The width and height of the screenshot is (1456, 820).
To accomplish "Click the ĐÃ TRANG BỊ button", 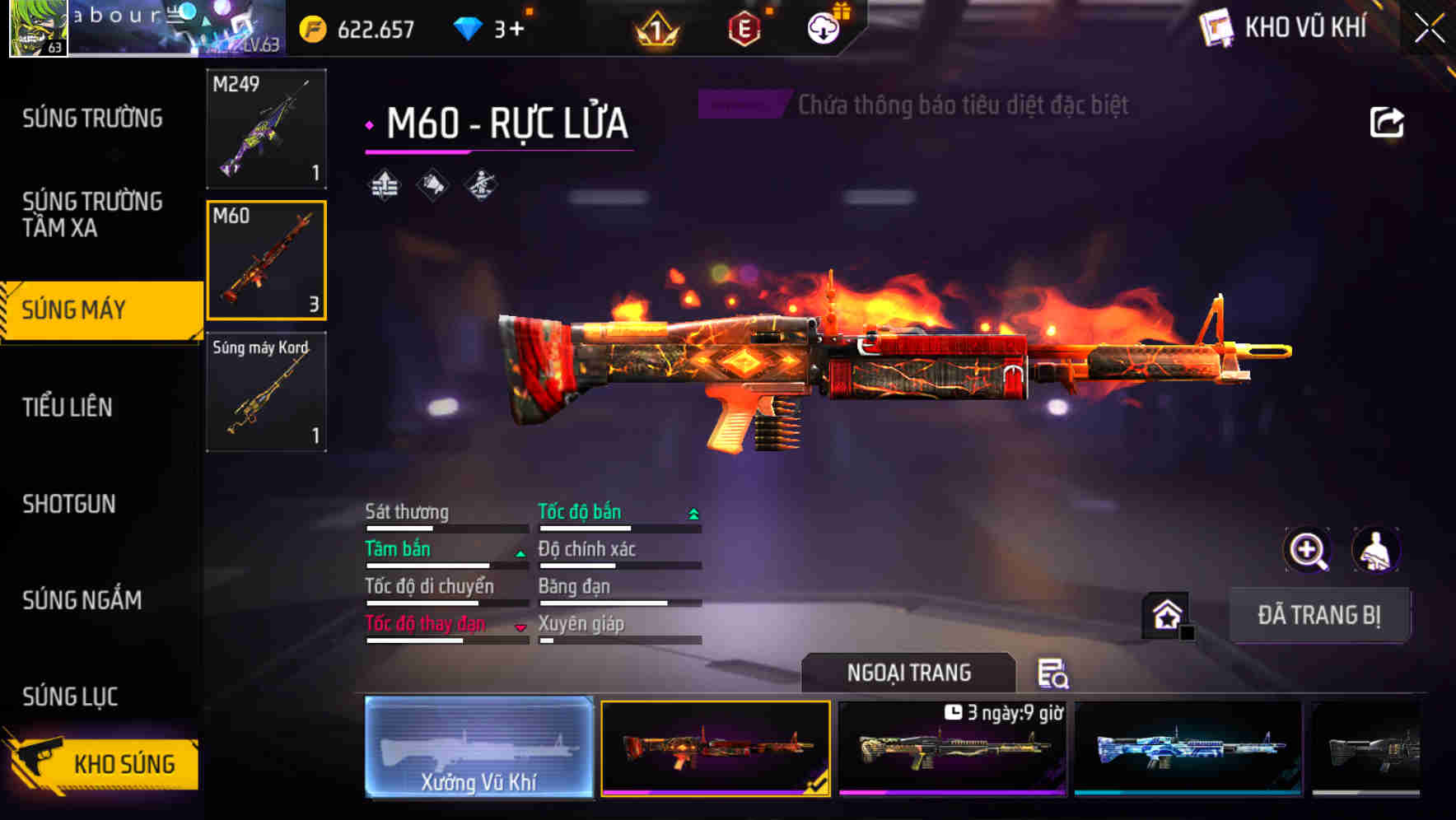I will click(x=1319, y=614).
